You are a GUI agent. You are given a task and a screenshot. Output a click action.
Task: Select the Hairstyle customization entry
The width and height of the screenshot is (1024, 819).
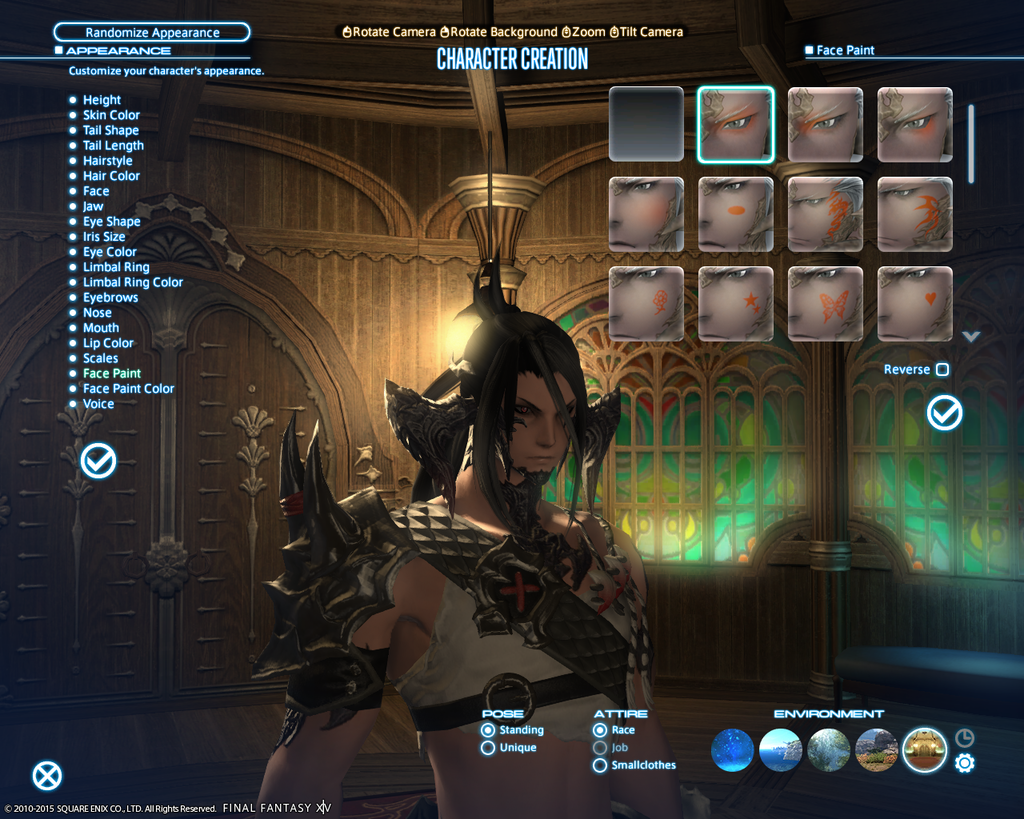point(107,161)
